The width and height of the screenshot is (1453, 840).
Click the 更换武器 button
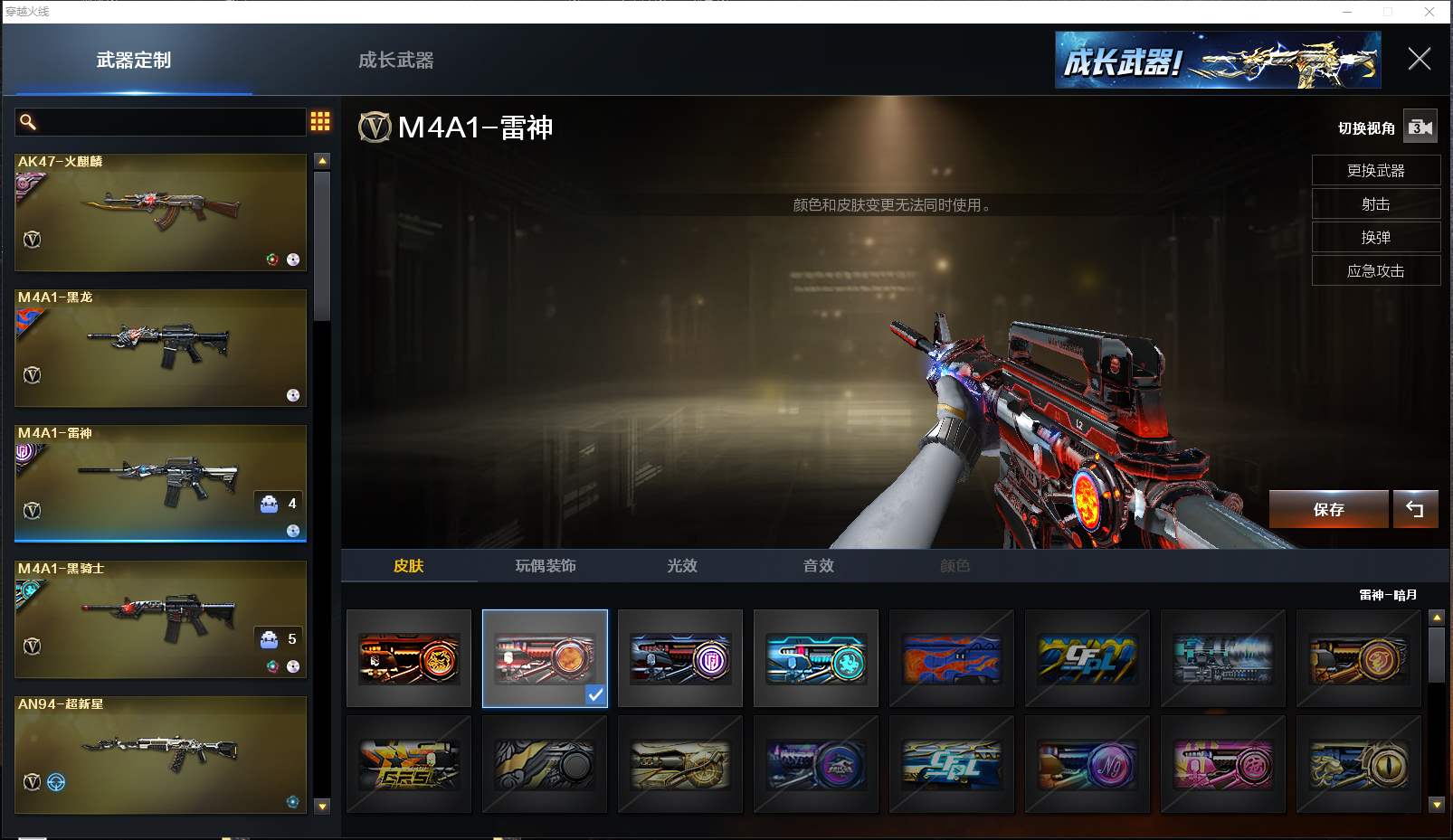[x=1375, y=171]
